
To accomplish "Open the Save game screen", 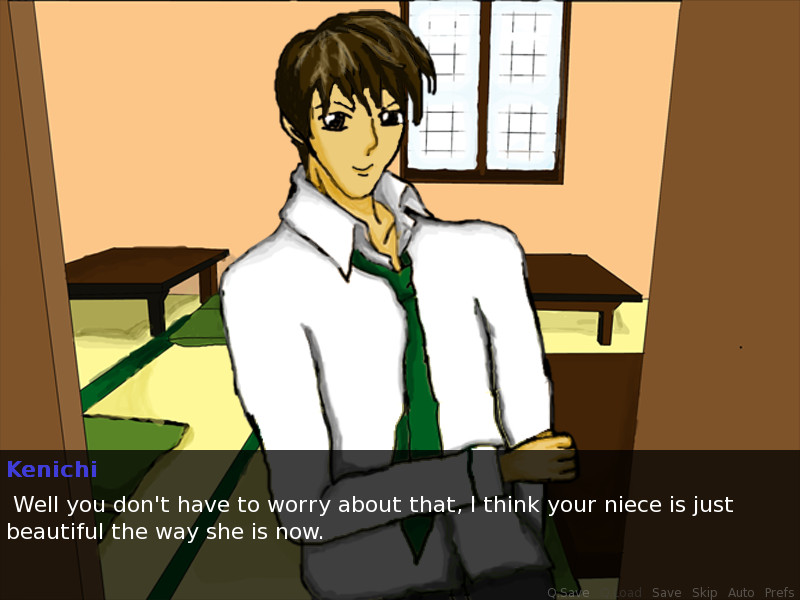I will point(666,593).
